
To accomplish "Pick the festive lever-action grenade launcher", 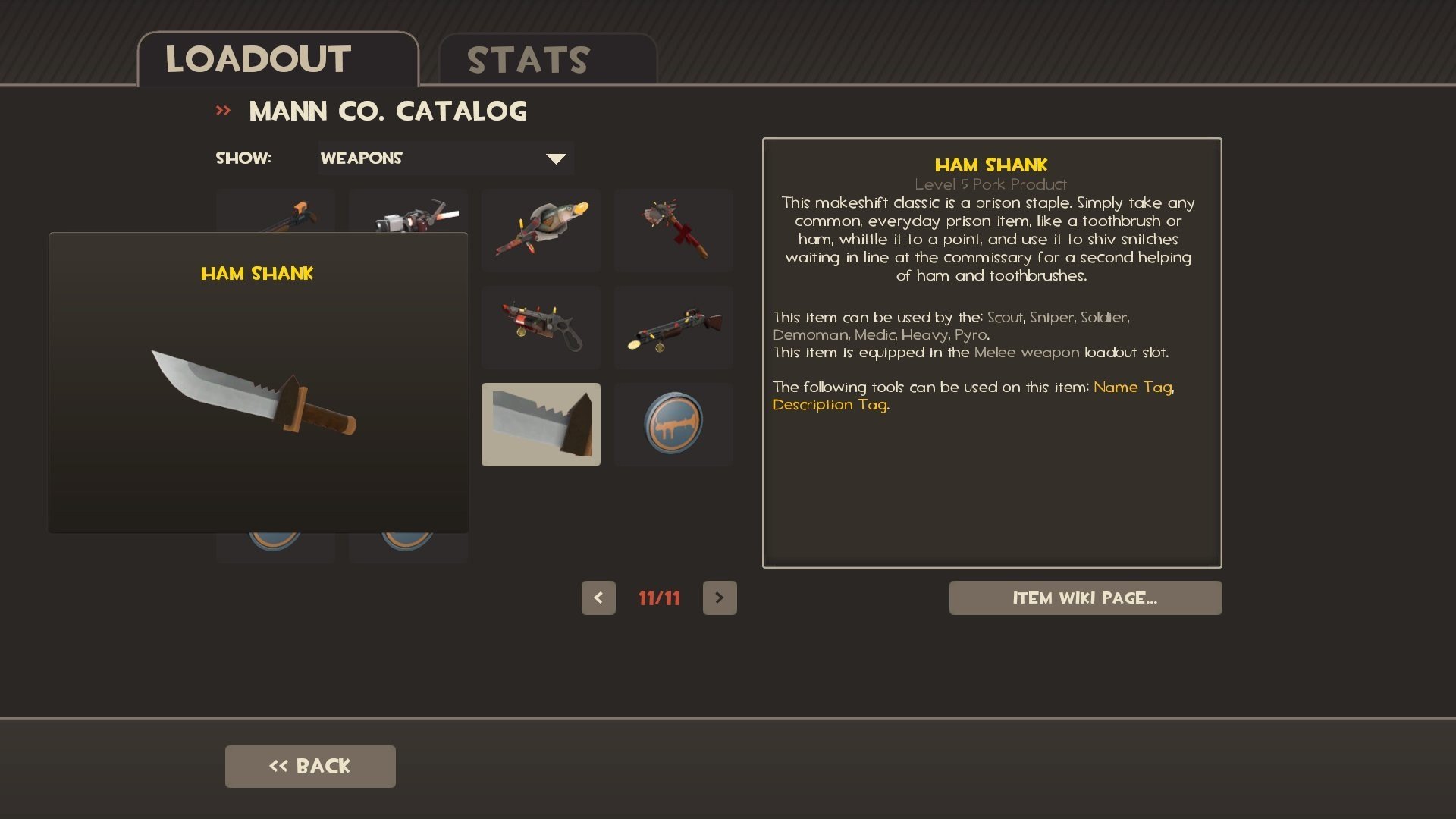I will click(x=541, y=327).
